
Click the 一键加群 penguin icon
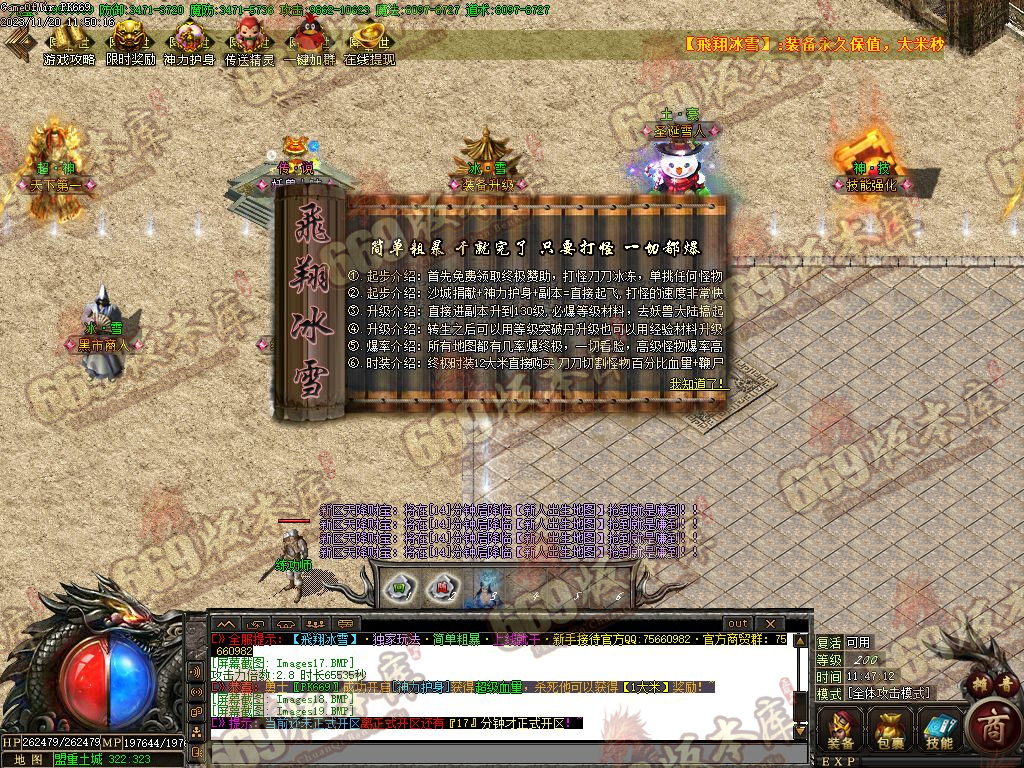coord(309,40)
